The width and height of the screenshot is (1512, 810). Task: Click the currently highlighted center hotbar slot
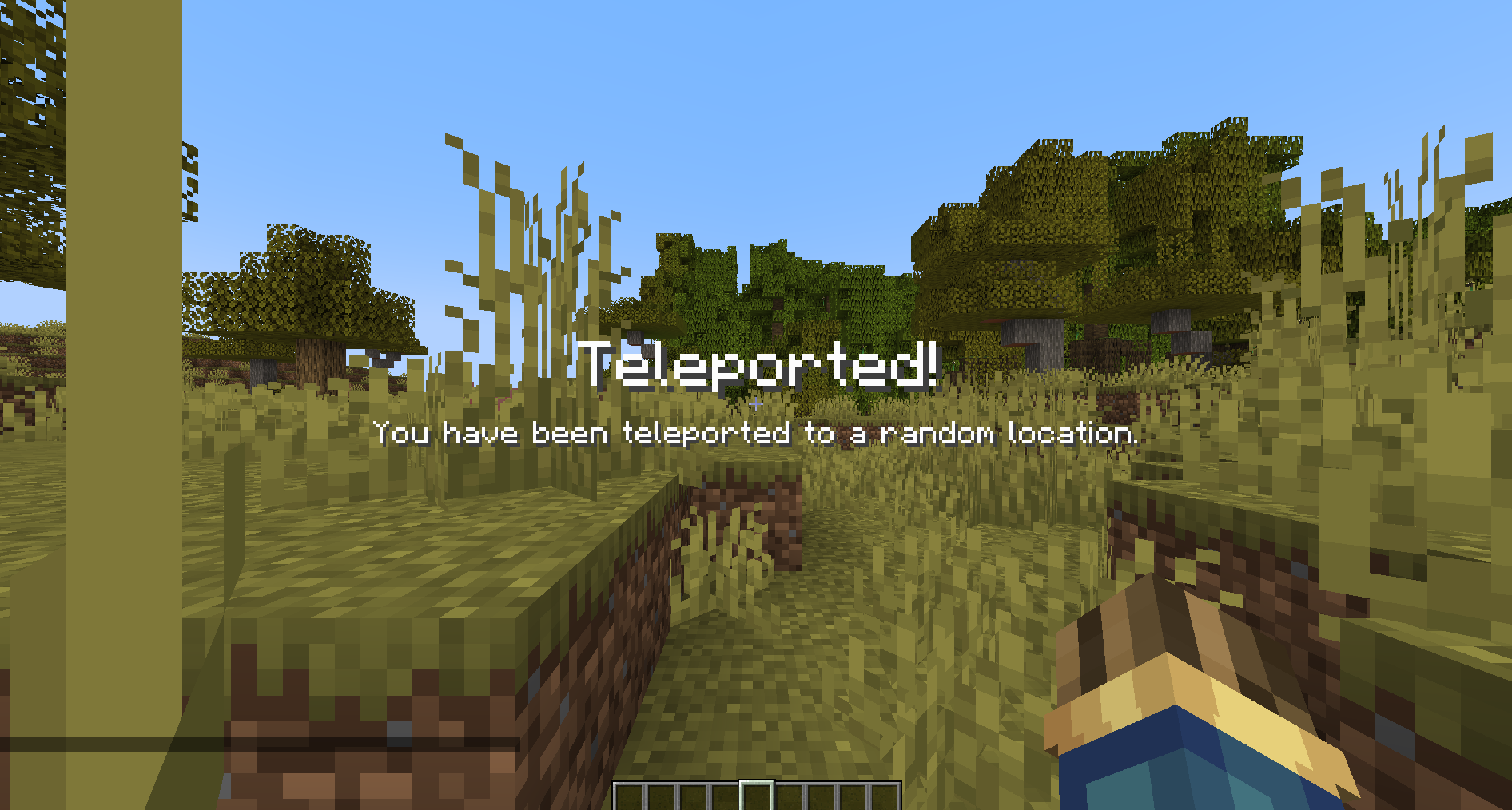point(756,795)
